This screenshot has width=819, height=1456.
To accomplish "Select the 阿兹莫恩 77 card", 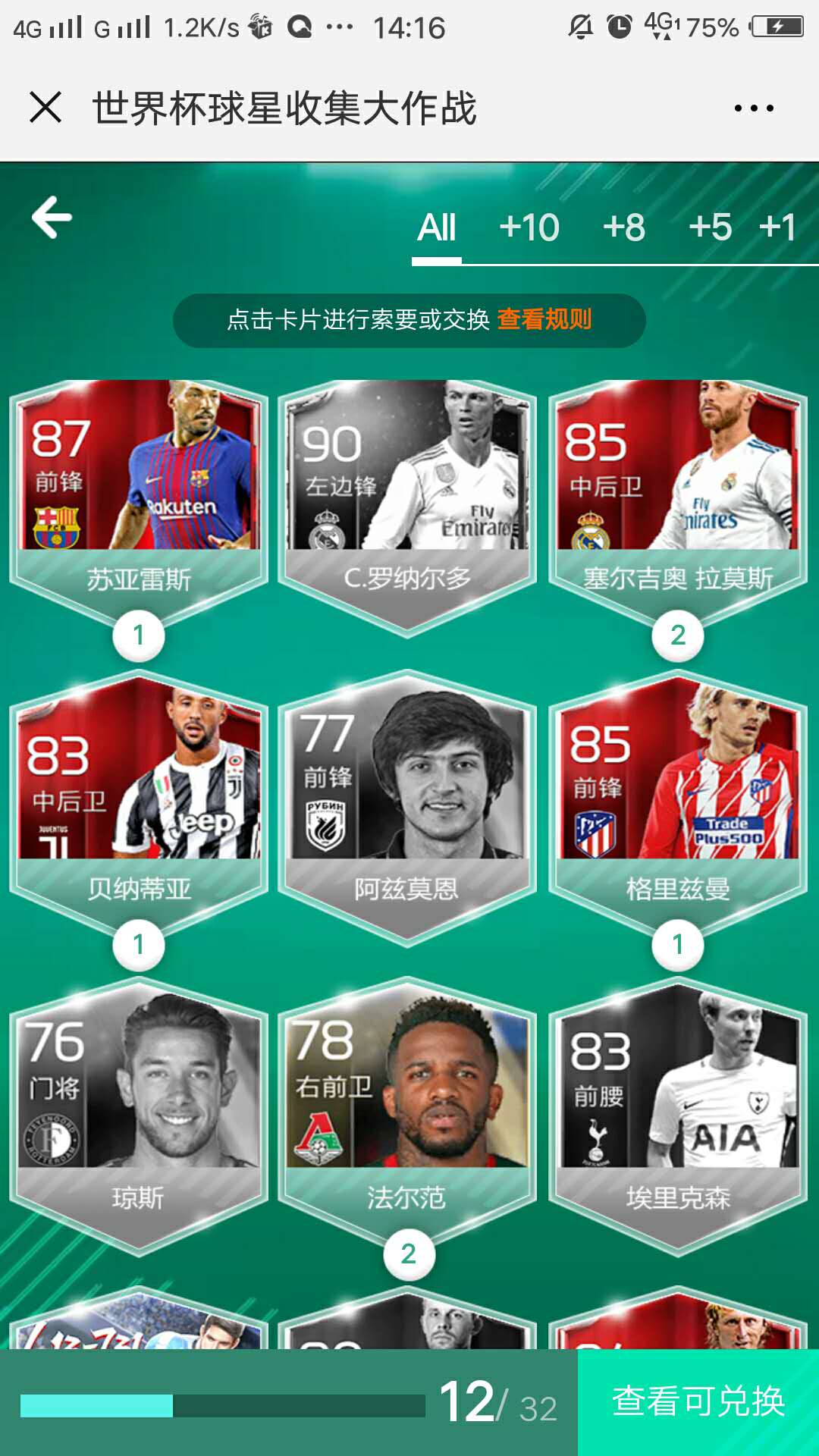I will pos(407,796).
